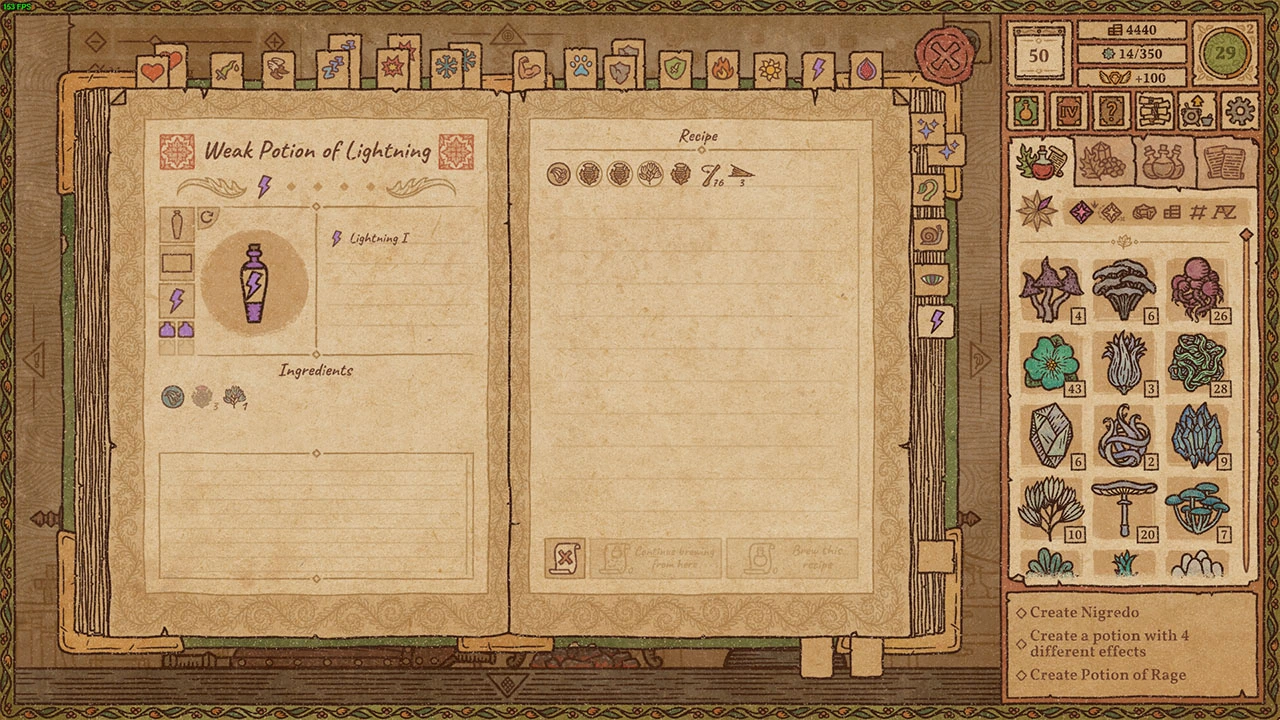Select the blue crystal cluster ingredient

(x=1198, y=435)
